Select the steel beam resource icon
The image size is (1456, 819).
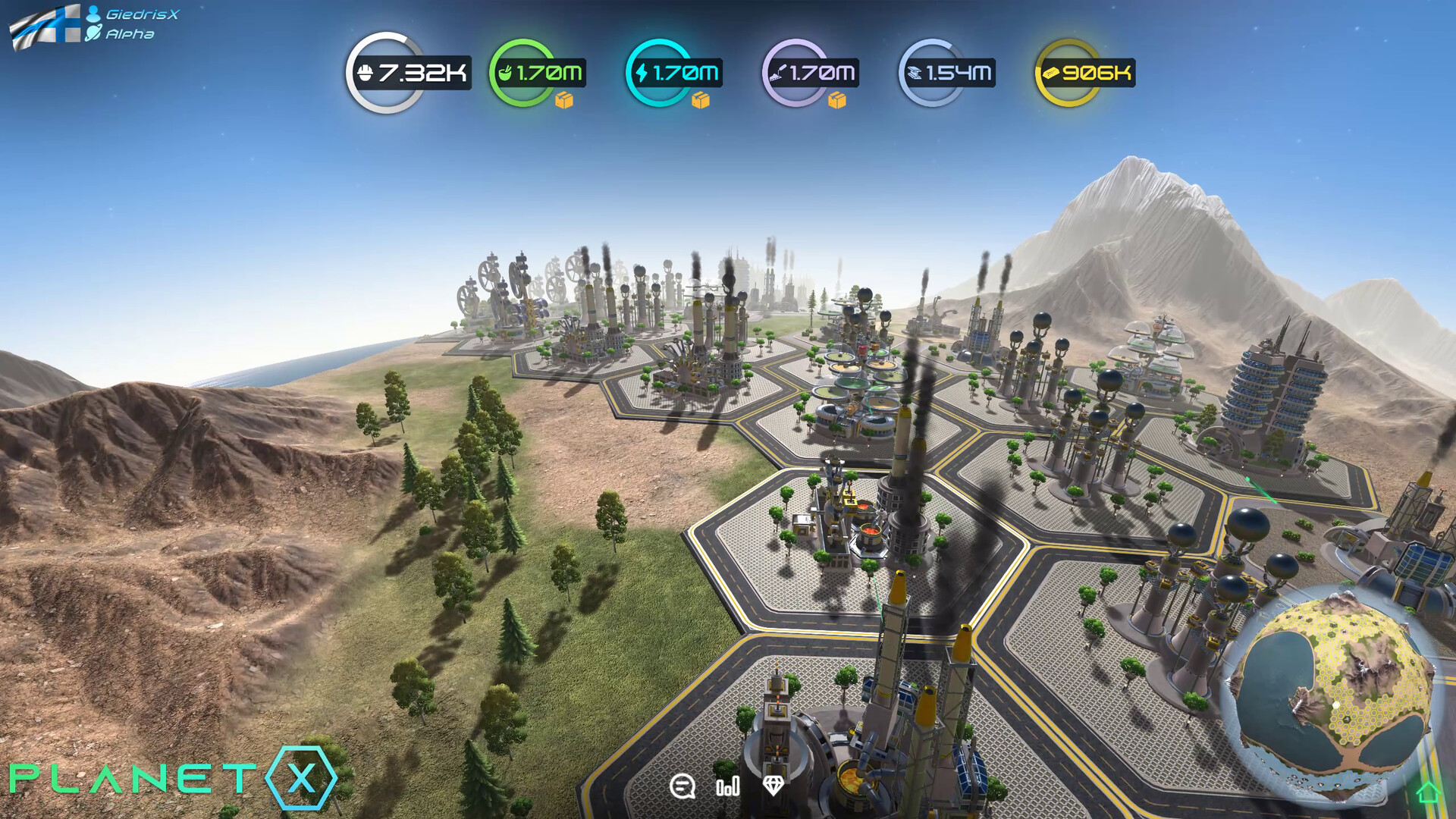pyautogui.click(x=916, y=73)
